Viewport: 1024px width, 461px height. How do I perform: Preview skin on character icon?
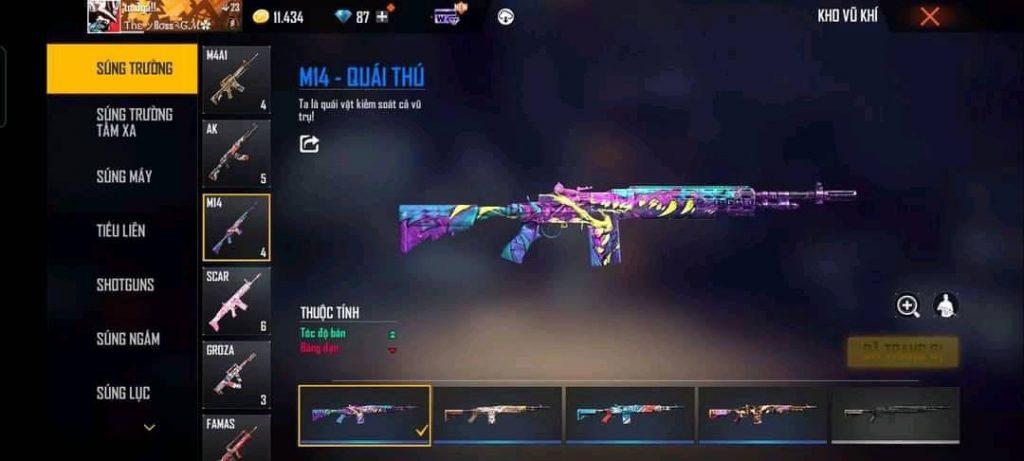(946, 306)
